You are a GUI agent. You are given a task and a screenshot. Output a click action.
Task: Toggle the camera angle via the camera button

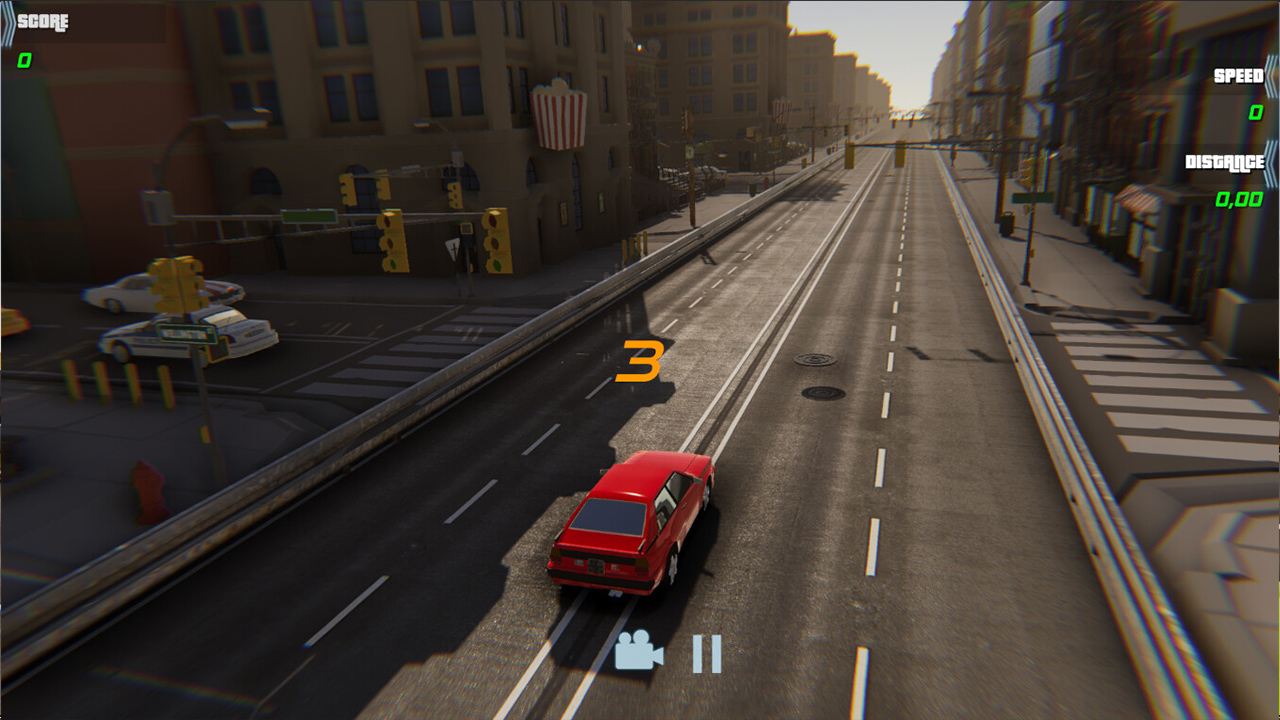click(x=640, y=657)
